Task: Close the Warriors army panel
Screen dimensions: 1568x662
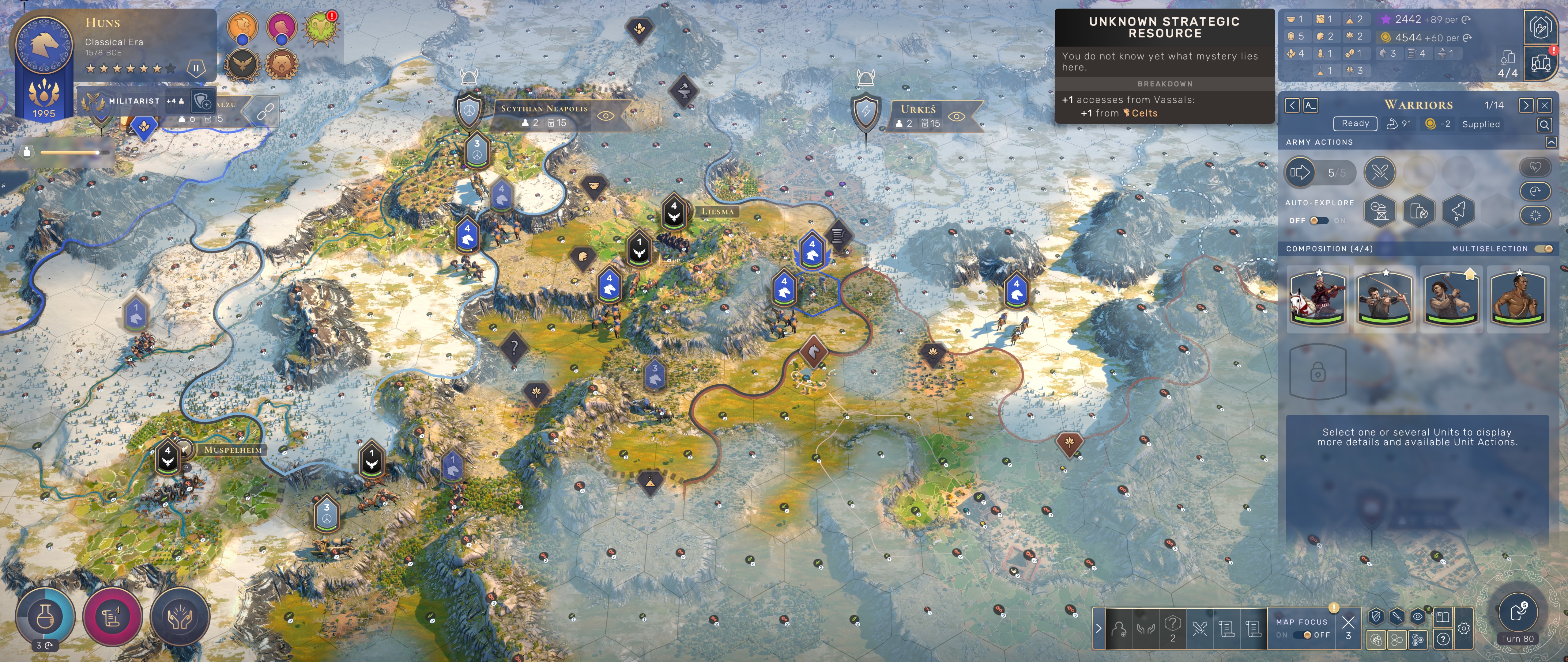Action: (1544, 105)
